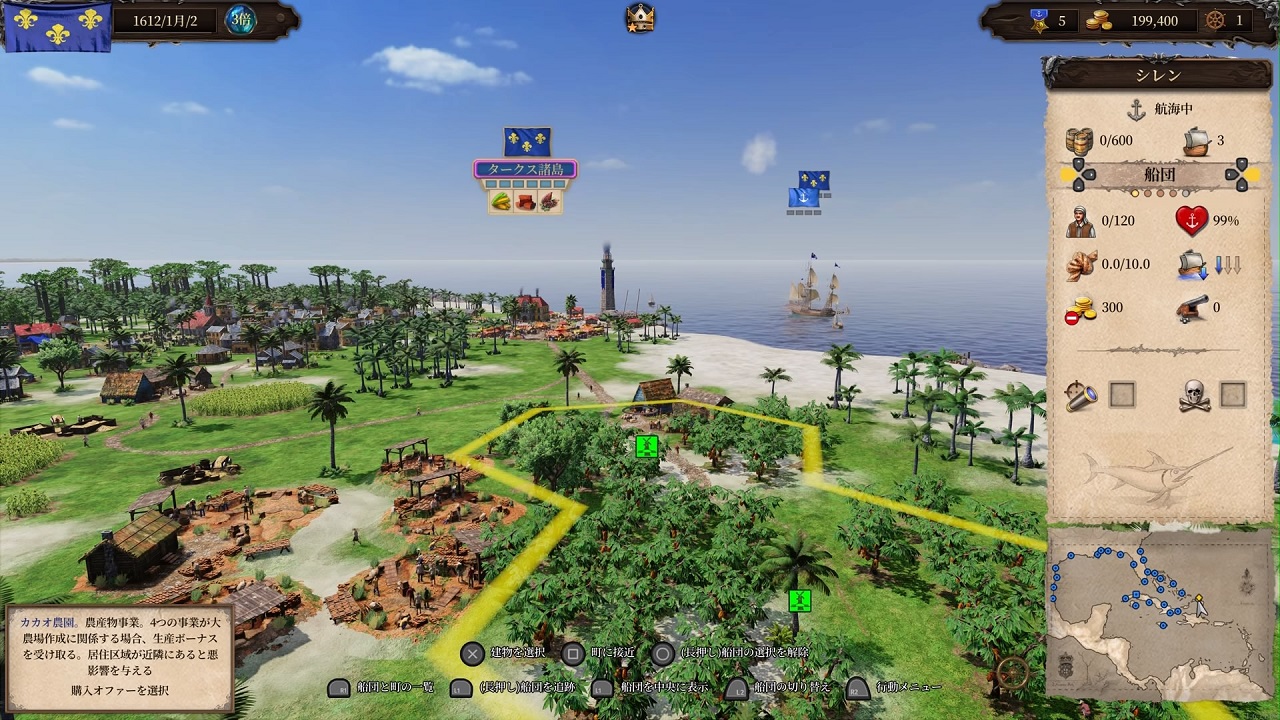This screenshot has height=720, width=1280.
Task: Toggle the spyglass checkbox
Action: click(1122, 395)
